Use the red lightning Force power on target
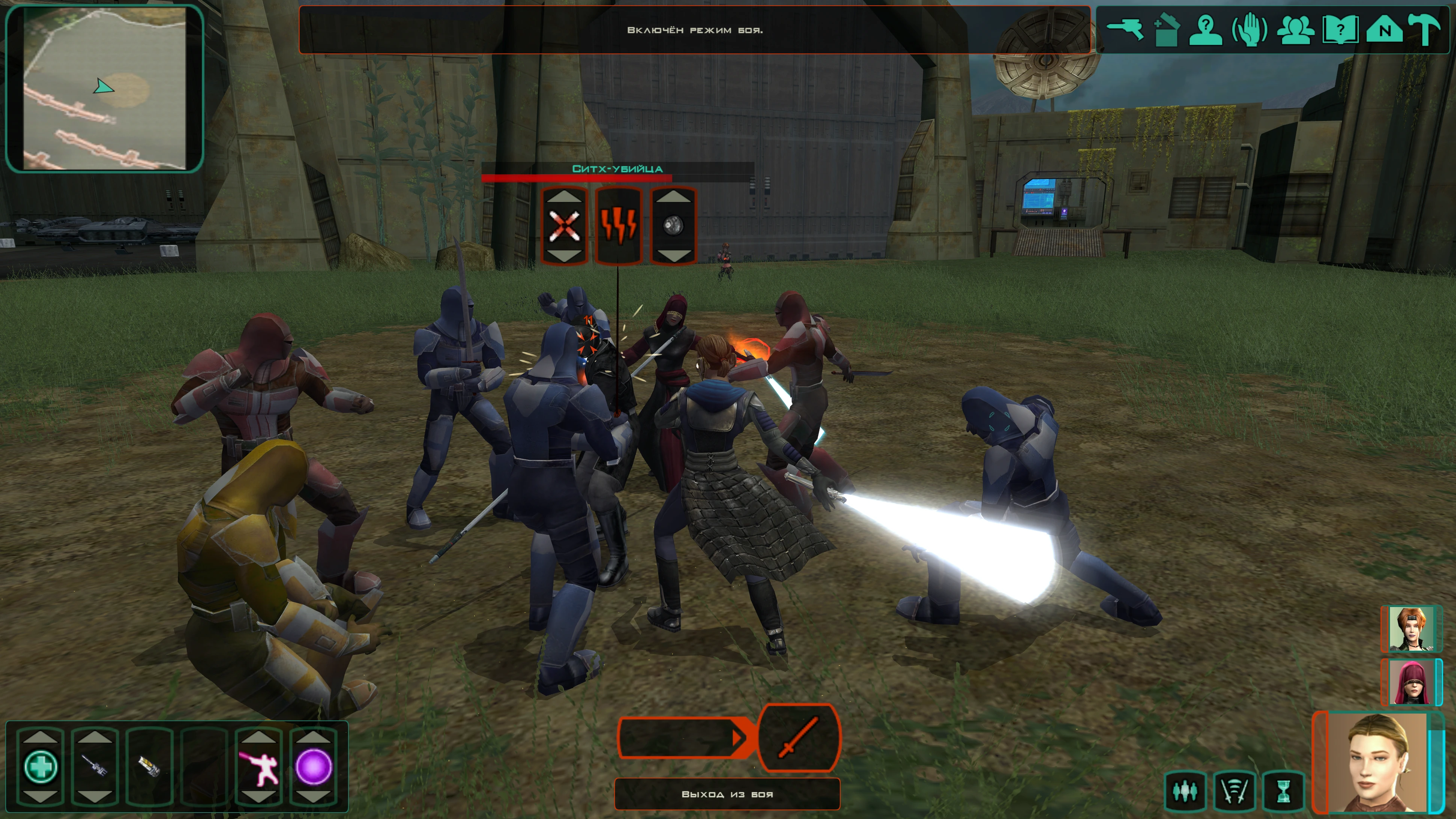Screen dimensions: 1456x819 point(619,226)
